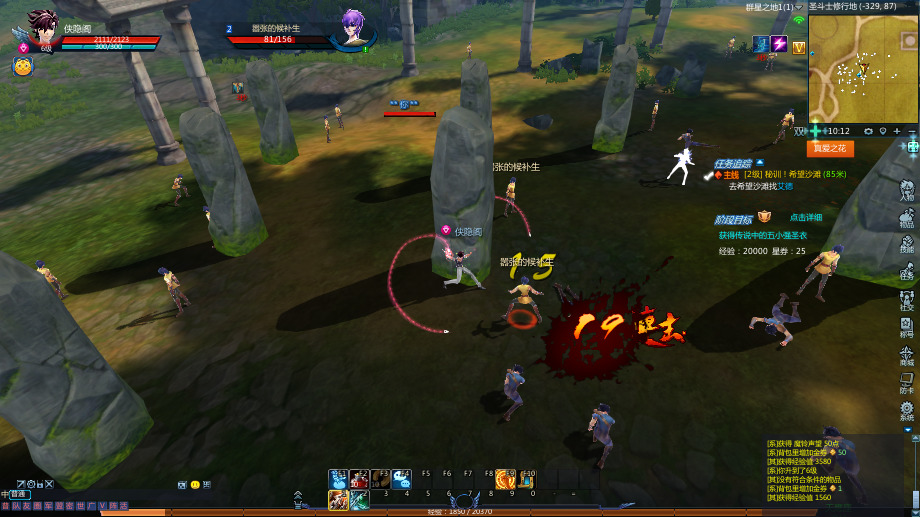Activate the orange swirl skill in F9 slot
Image resolution: width=920 pixels, height=517 pixels.
click(x=506, y=479)
